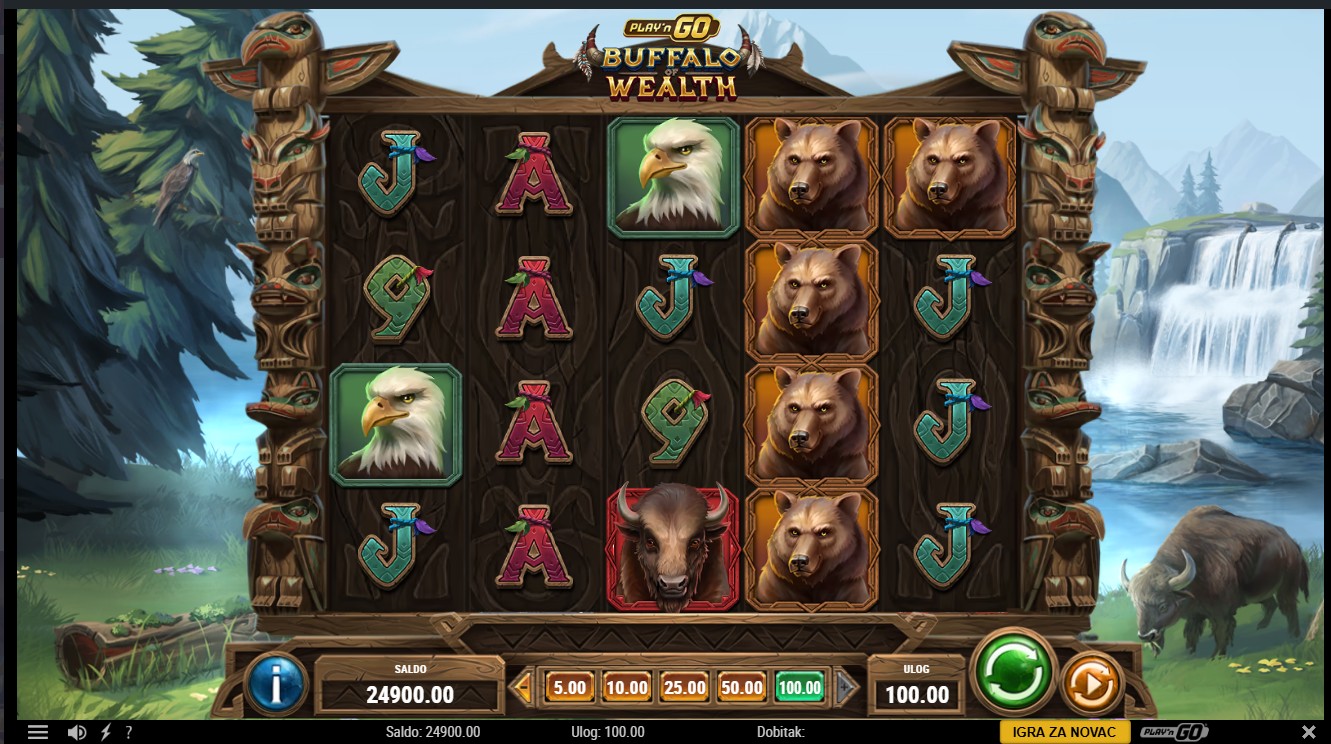Open the hamburger menu
Viewport: 1331px width, 744px height.
coord(38,732)
